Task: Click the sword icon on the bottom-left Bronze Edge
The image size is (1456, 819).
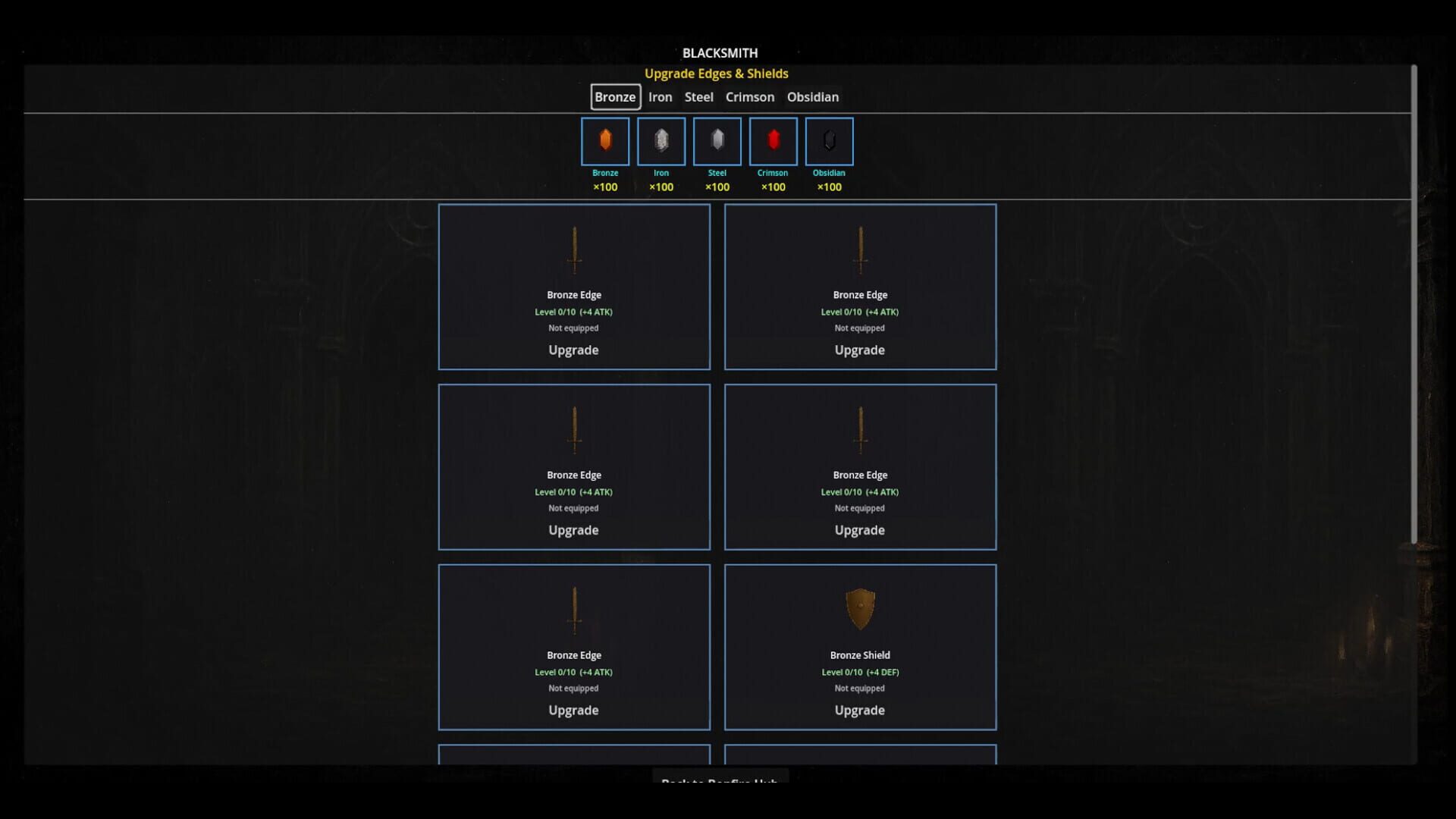Action: (574, 610)
